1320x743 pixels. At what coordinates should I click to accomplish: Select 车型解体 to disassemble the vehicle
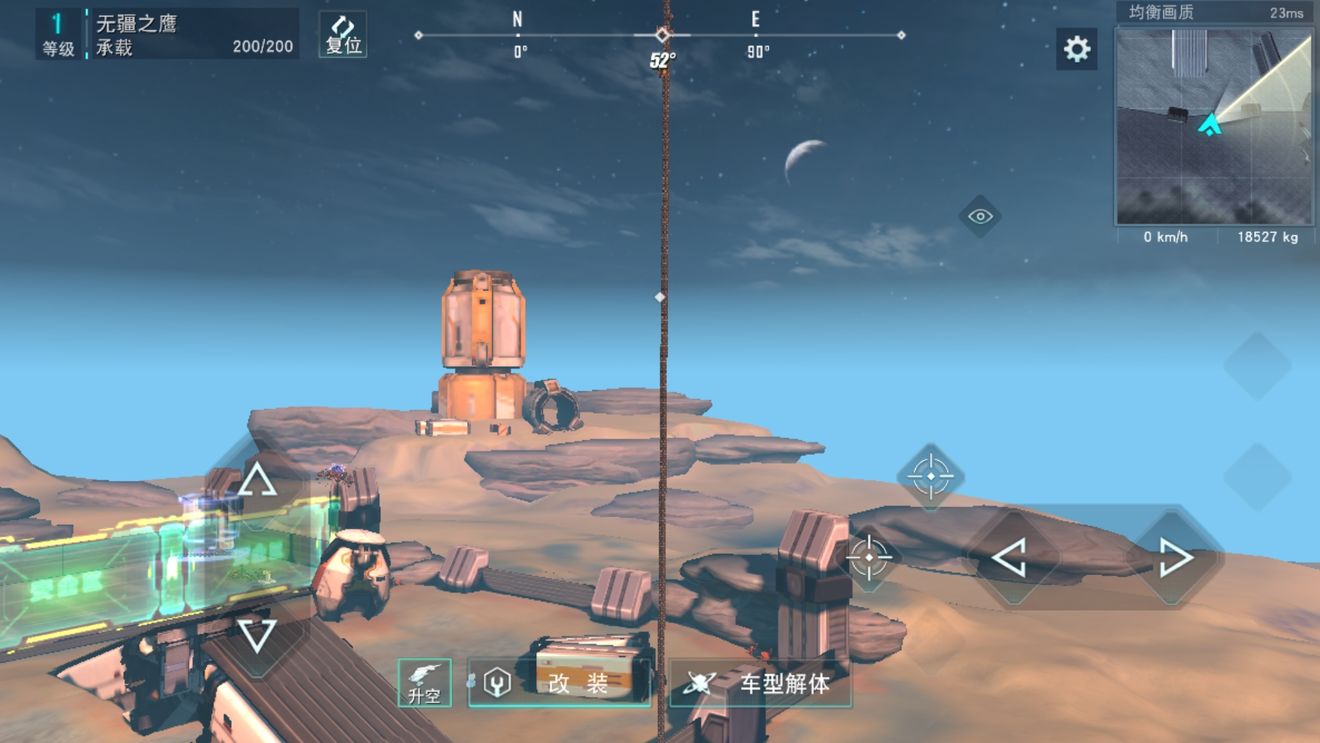785,683
